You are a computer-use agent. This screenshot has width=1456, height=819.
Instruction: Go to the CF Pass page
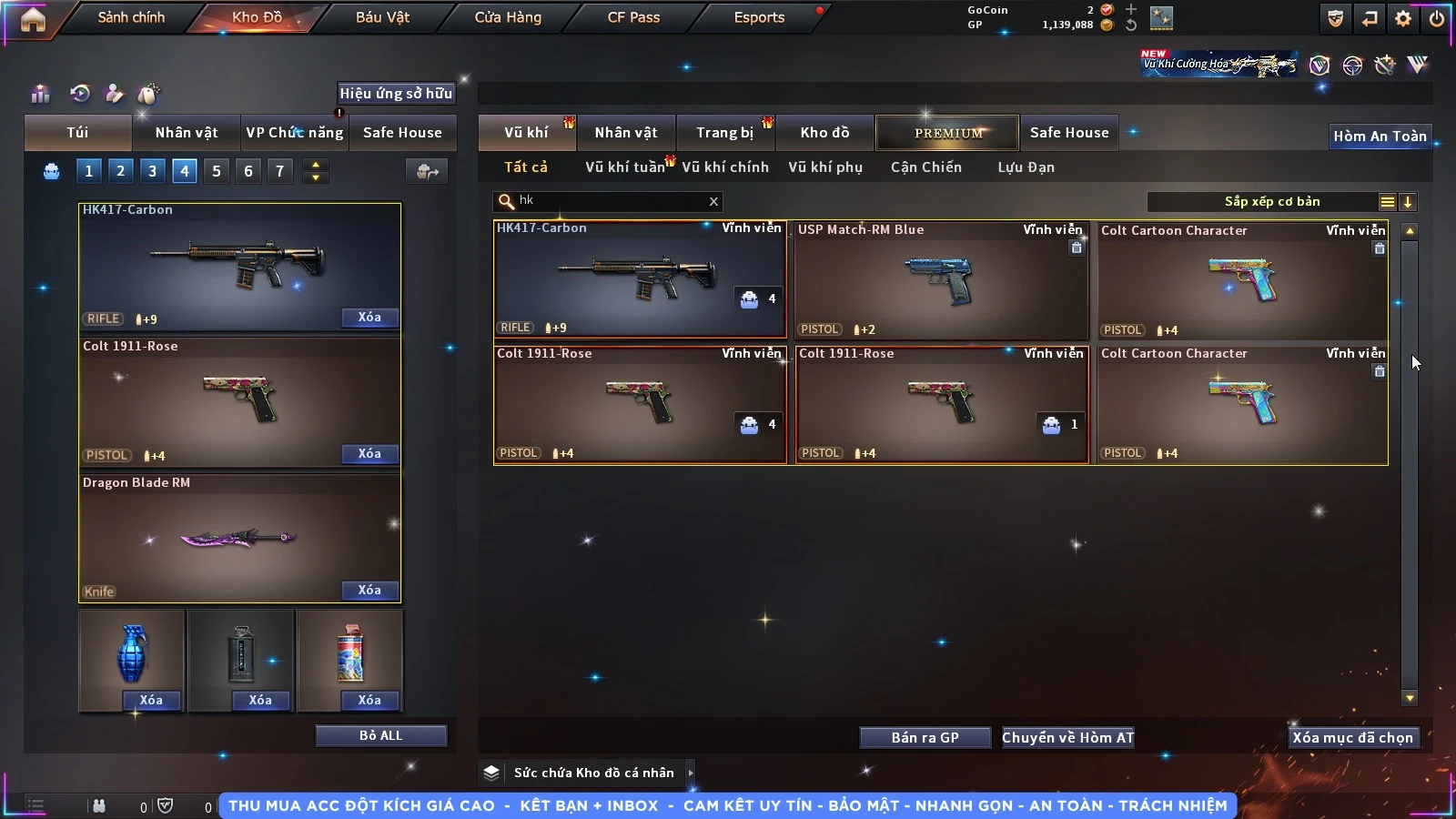coord(633,17)
